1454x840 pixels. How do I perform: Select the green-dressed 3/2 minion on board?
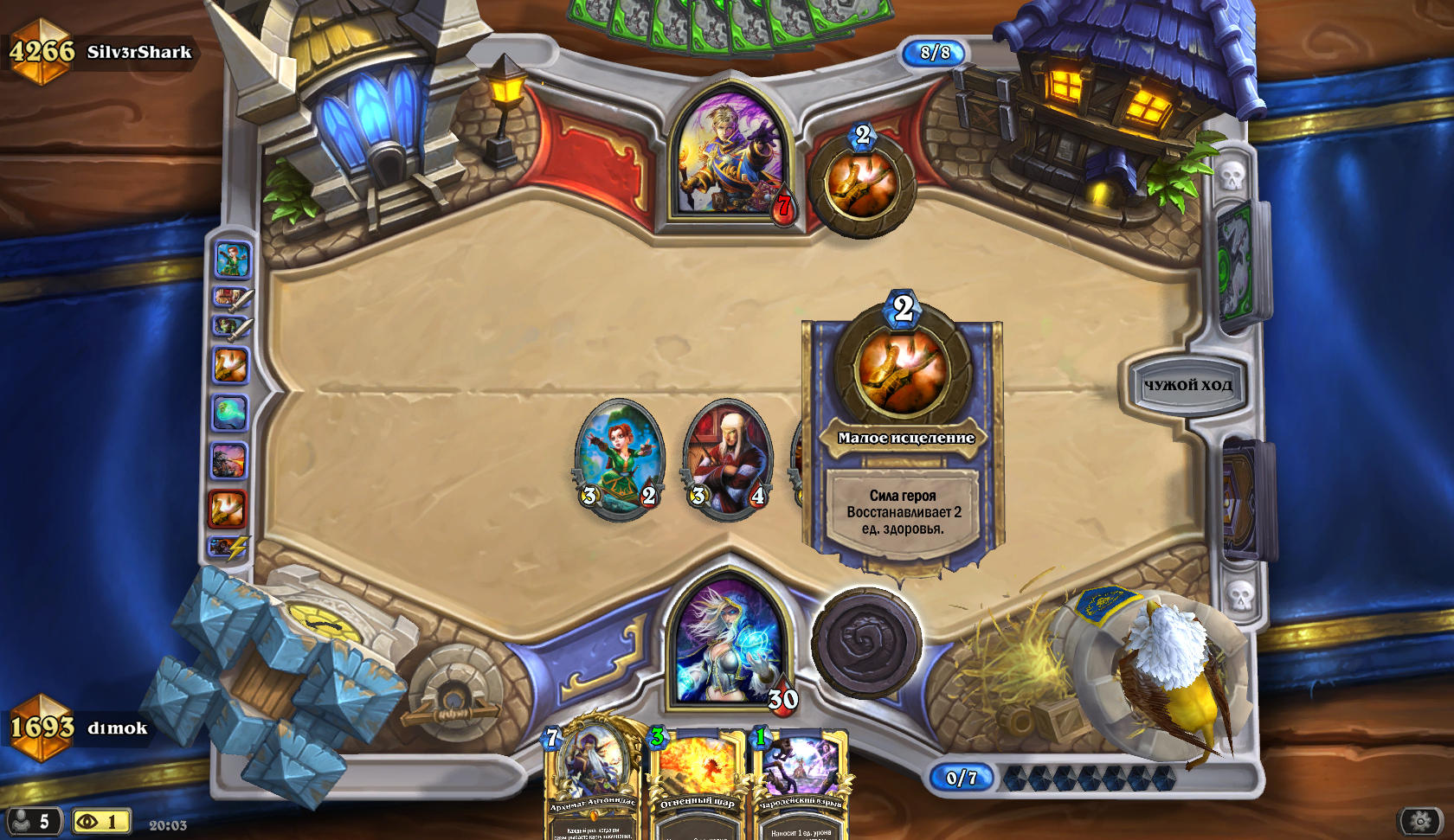tap(620, 457)
